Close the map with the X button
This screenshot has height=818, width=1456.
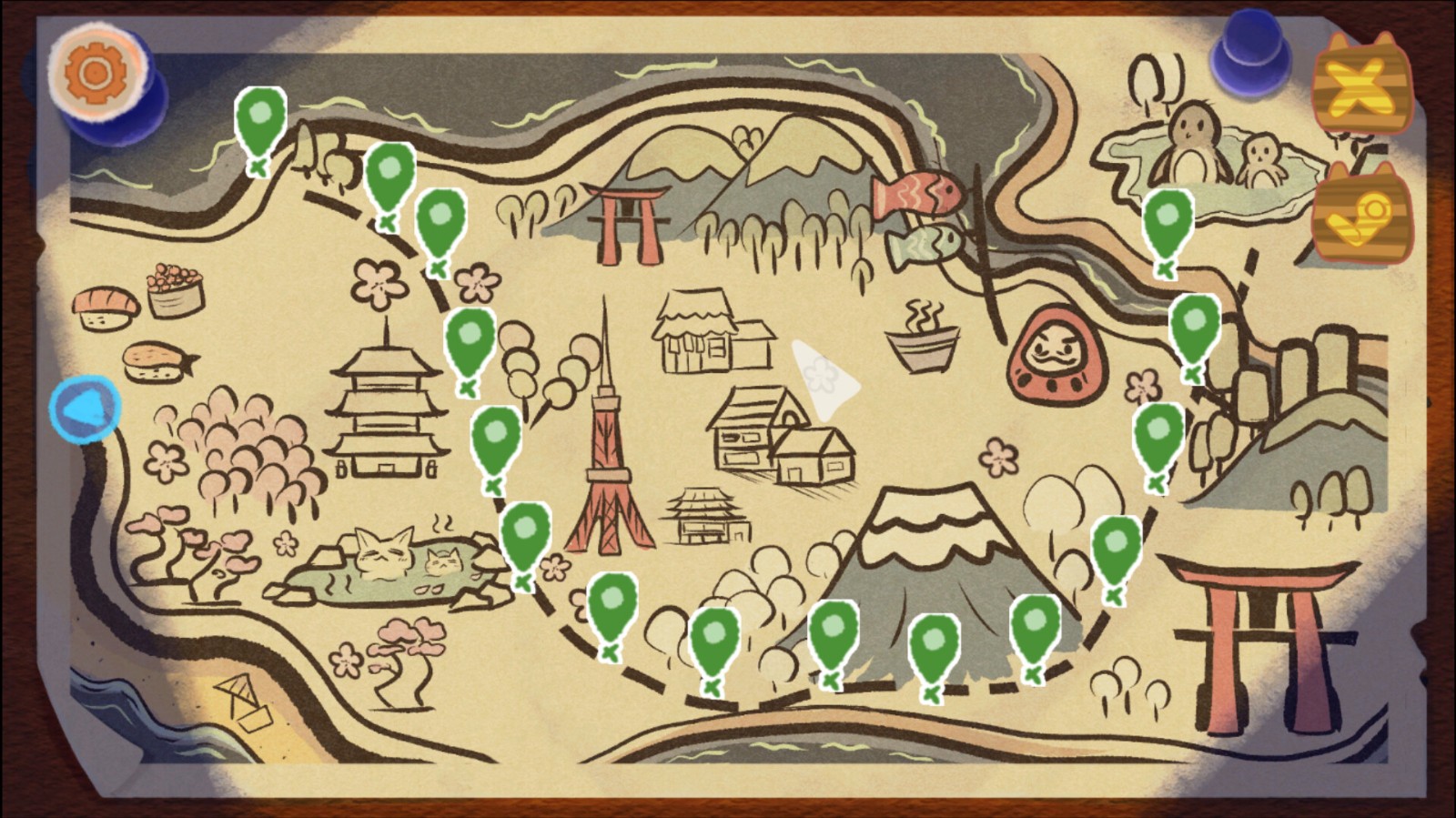[x=1360, y=84]
